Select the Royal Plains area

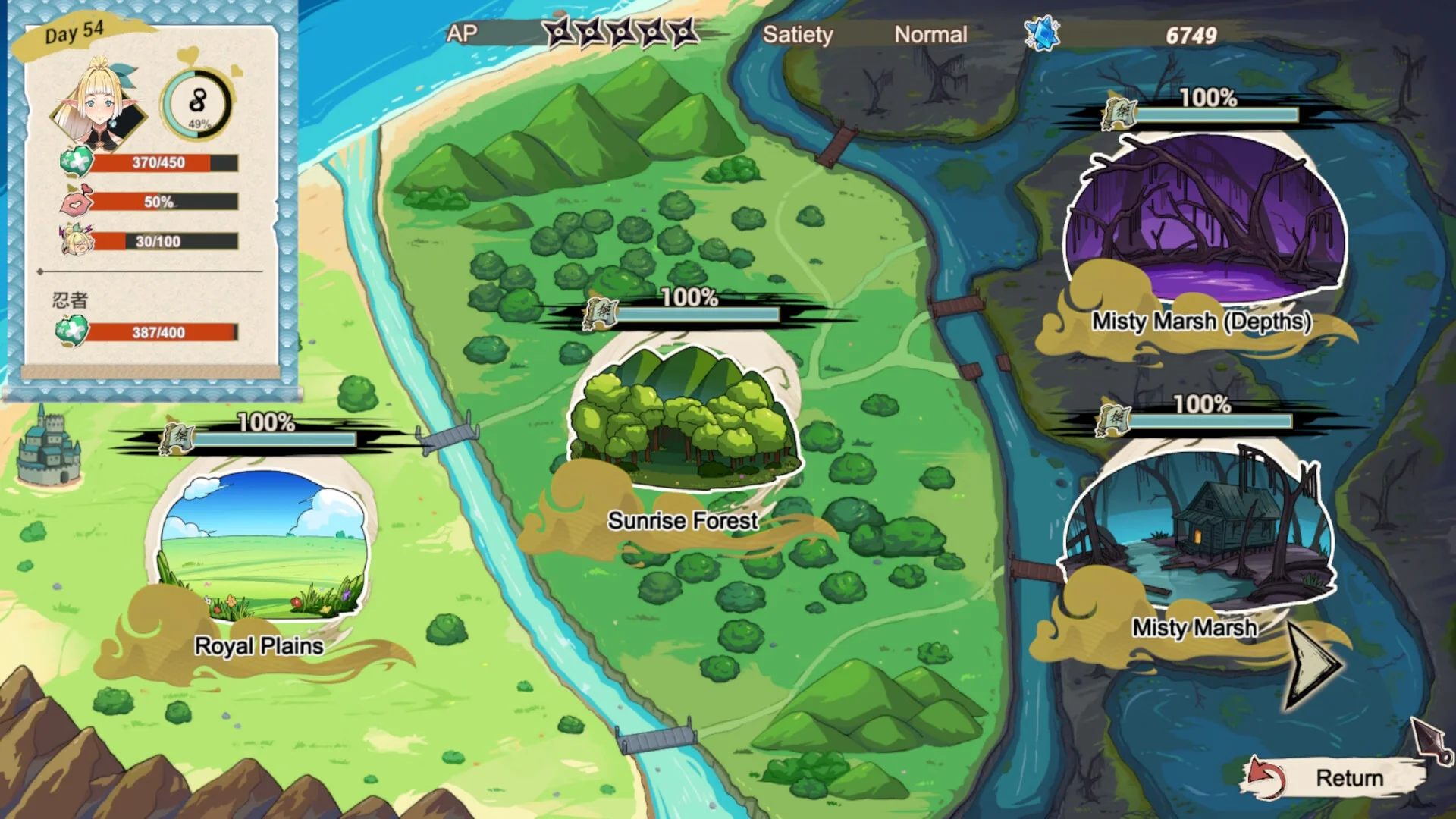click(x=262, y=546)
